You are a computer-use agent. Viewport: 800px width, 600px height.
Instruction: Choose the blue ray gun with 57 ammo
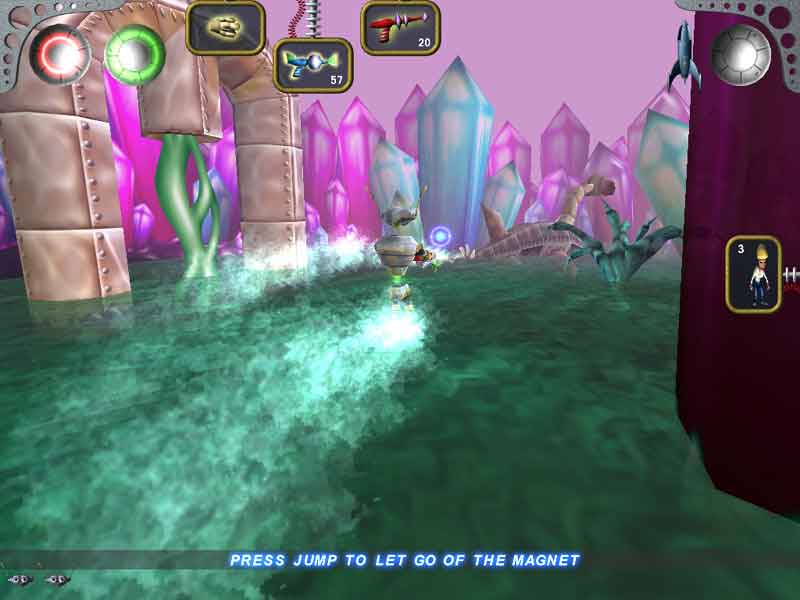[x=312, y=64]
